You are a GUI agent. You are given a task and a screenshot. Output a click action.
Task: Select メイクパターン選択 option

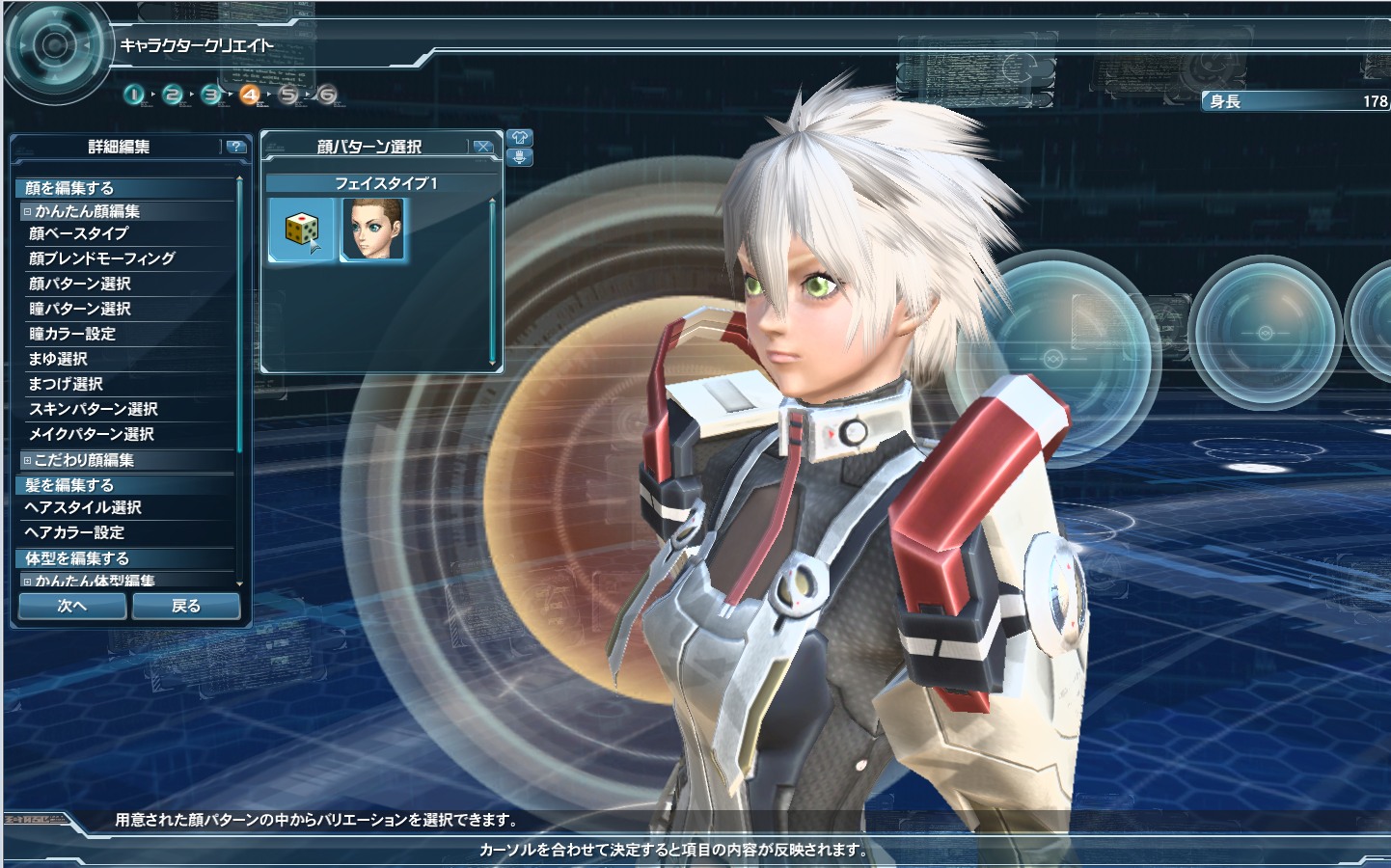(x=91, y=434)
